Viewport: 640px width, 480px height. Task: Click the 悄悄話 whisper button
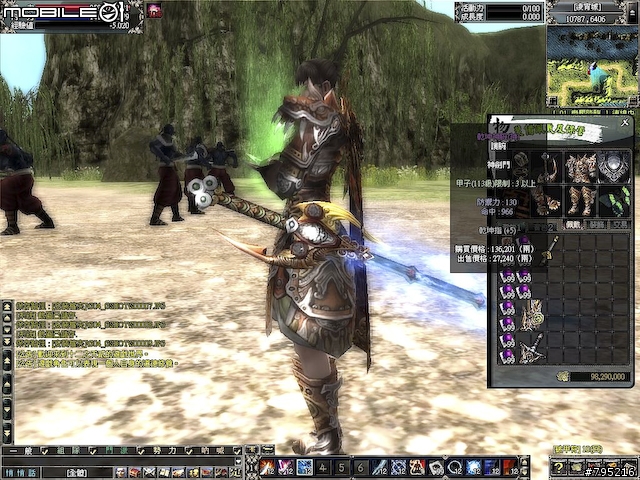tap(20, 467)
